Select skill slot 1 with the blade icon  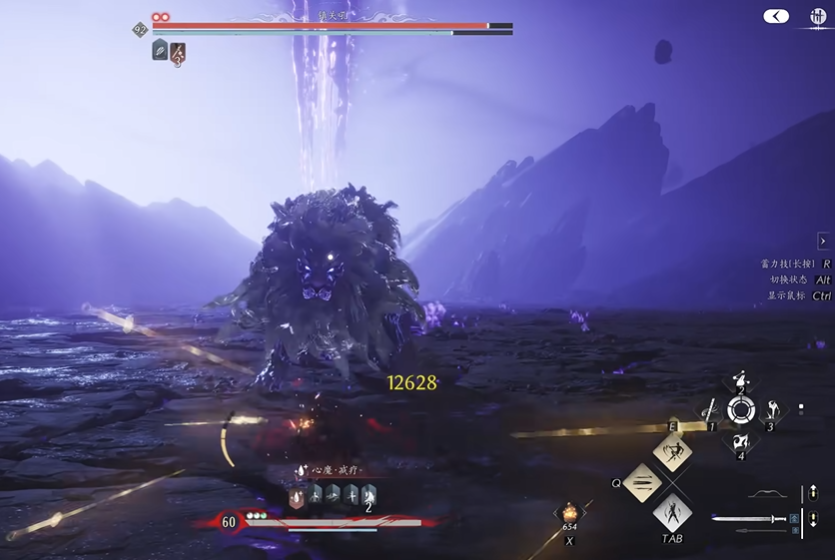[710, 410]
